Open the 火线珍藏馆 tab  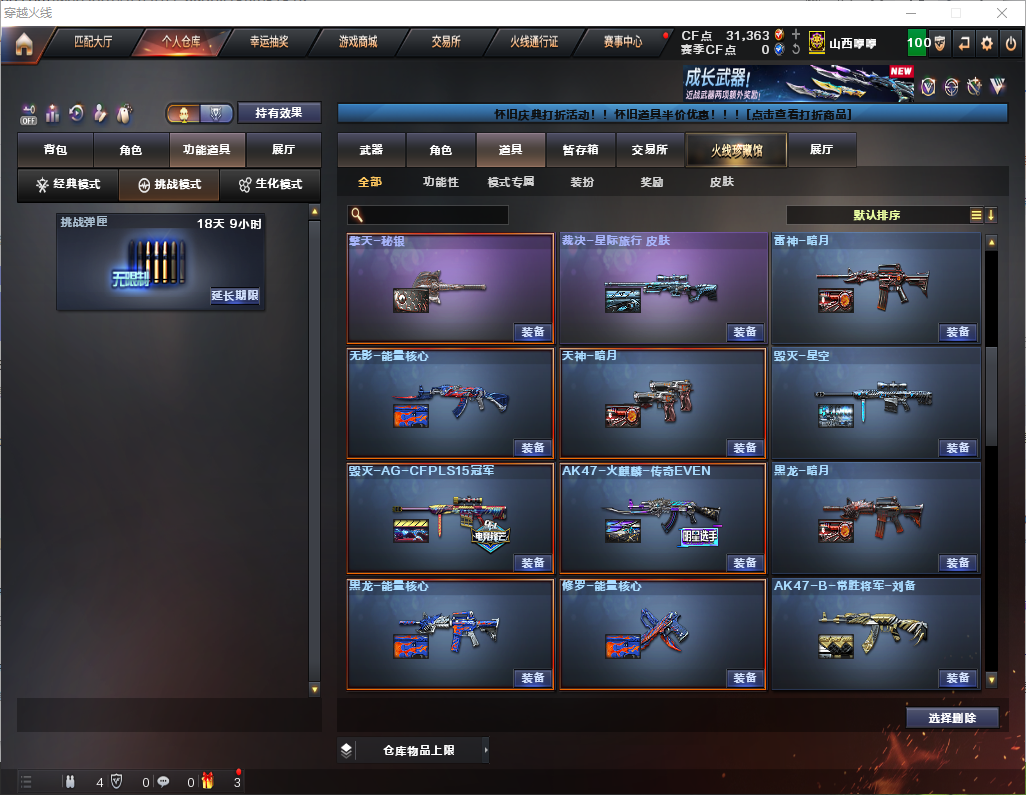click(x=736, y=150)
